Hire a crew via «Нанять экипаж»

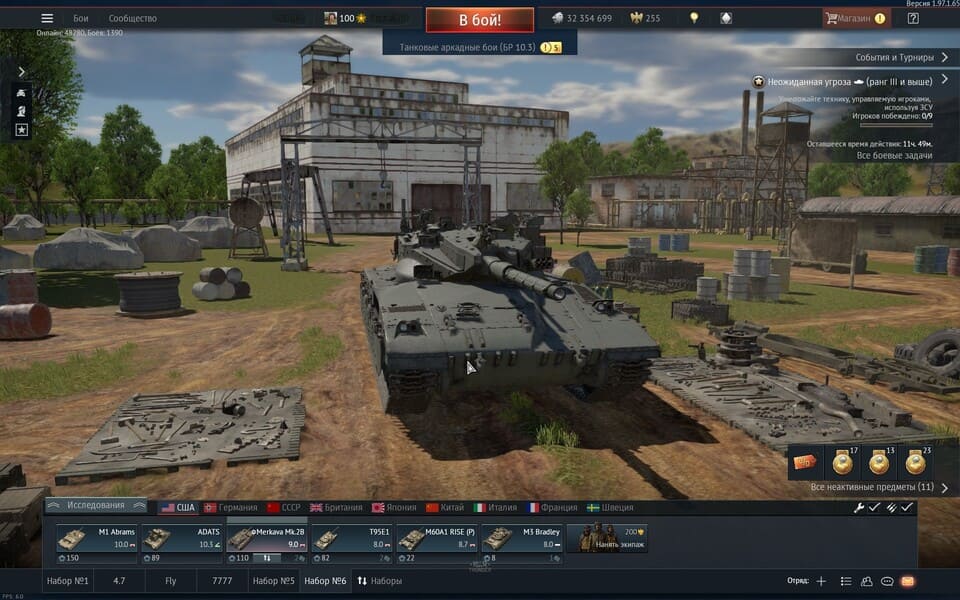tap(607, 539)
